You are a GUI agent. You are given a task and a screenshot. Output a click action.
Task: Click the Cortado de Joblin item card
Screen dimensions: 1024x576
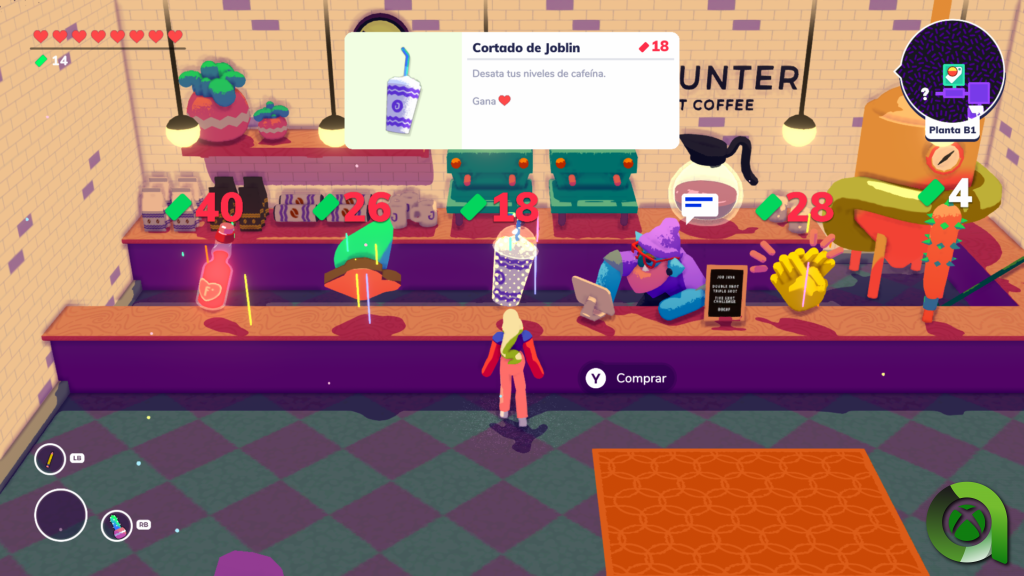[x=512, y=90]
